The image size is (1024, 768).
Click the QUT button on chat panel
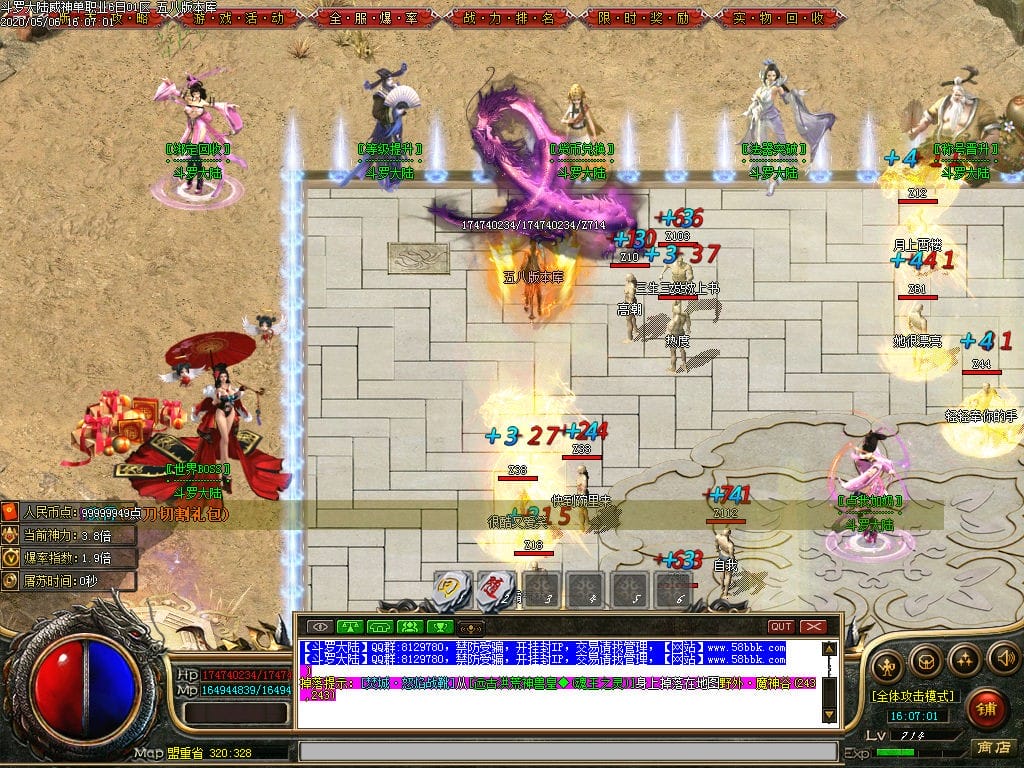pyautogui.click(x=781, y=627)
